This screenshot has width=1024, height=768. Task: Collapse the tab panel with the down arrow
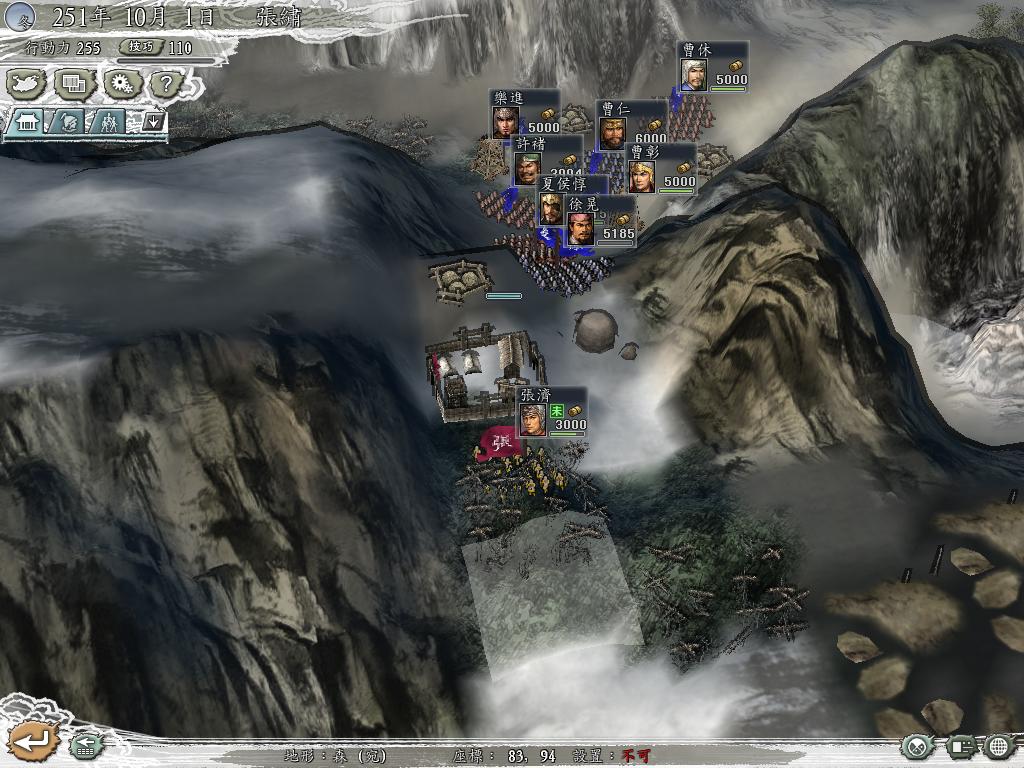tap(152, 122)
